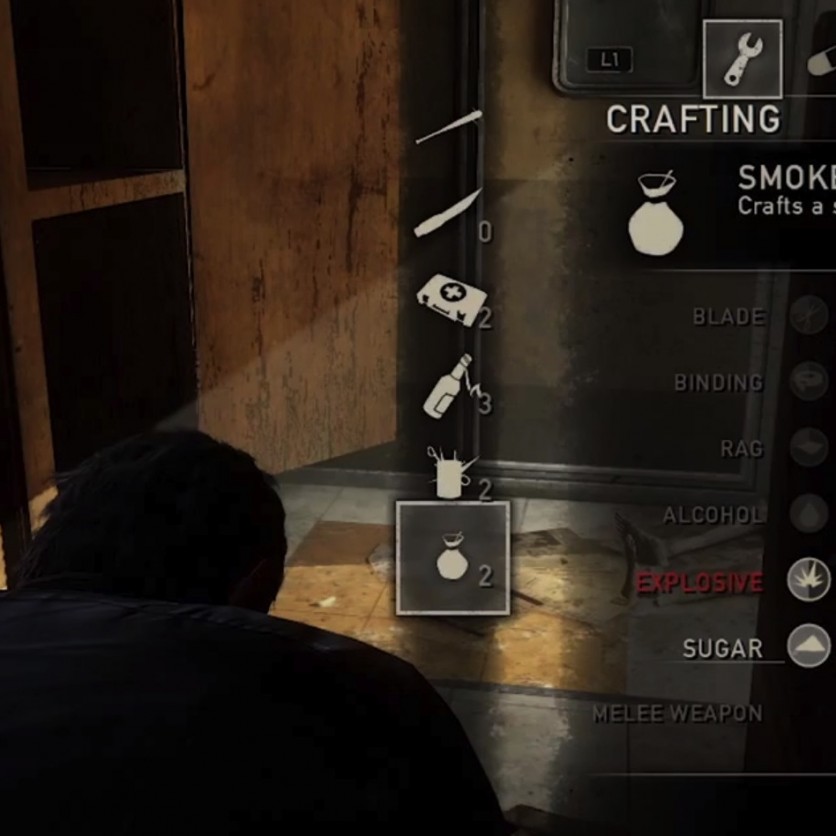The width and height of the screenshot is (836, 836).
Task: Select the Alcohol ingredient row
Action: coord(714,515)
